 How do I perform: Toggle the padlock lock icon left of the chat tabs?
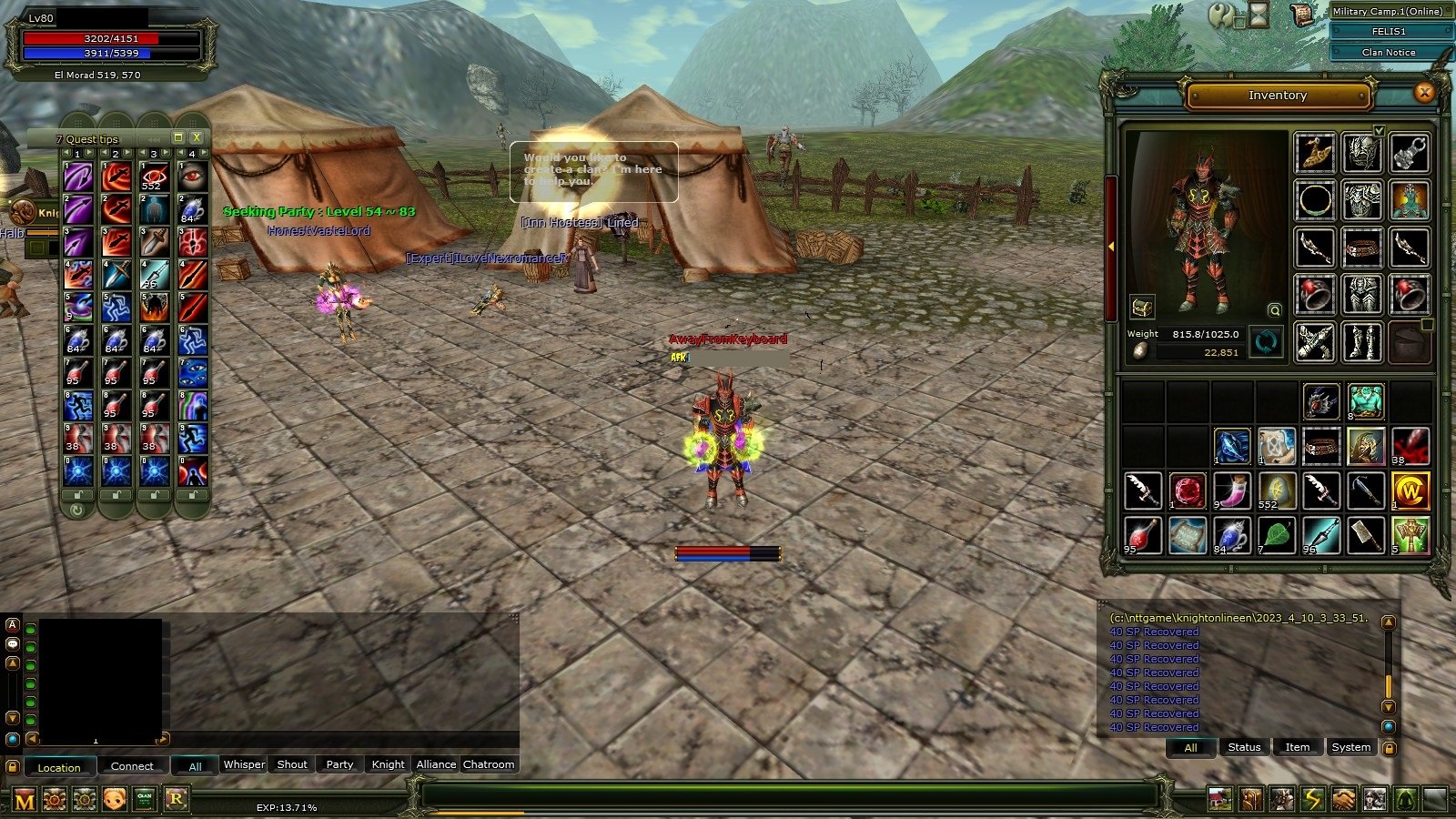click(11, 767)
